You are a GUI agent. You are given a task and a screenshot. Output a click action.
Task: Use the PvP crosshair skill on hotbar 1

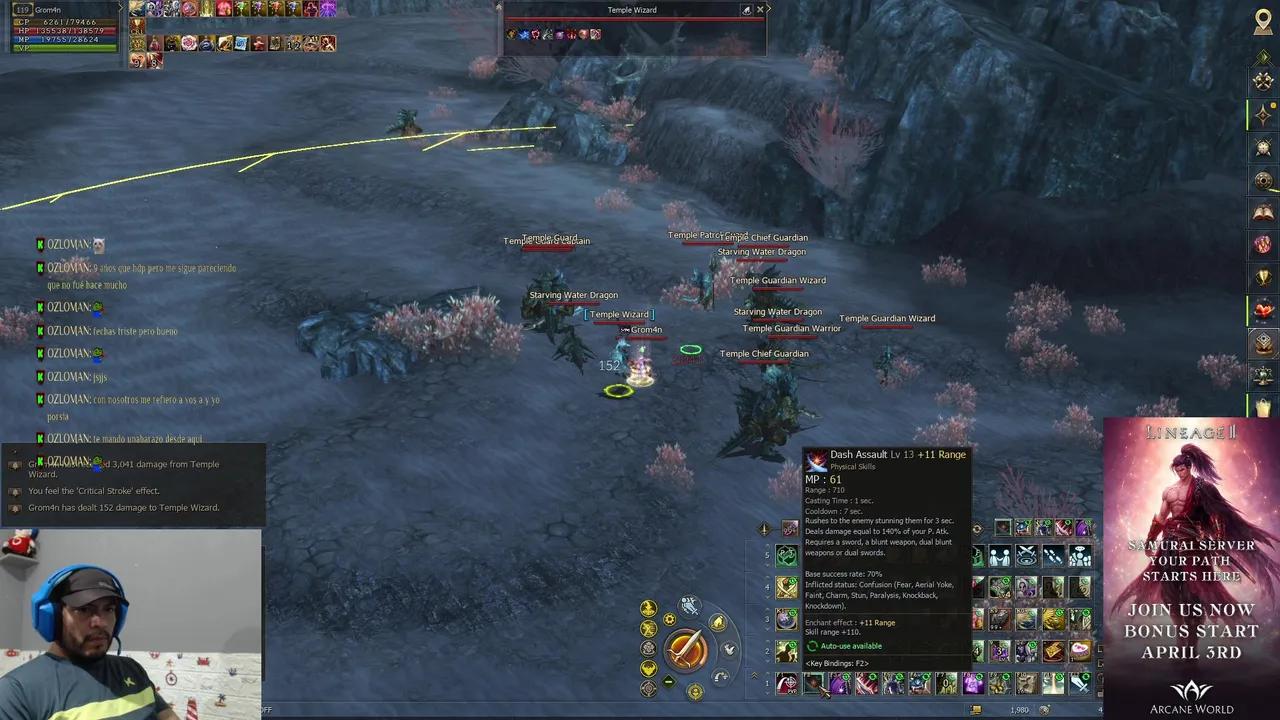pyautogui.click(x=787, y=684)
